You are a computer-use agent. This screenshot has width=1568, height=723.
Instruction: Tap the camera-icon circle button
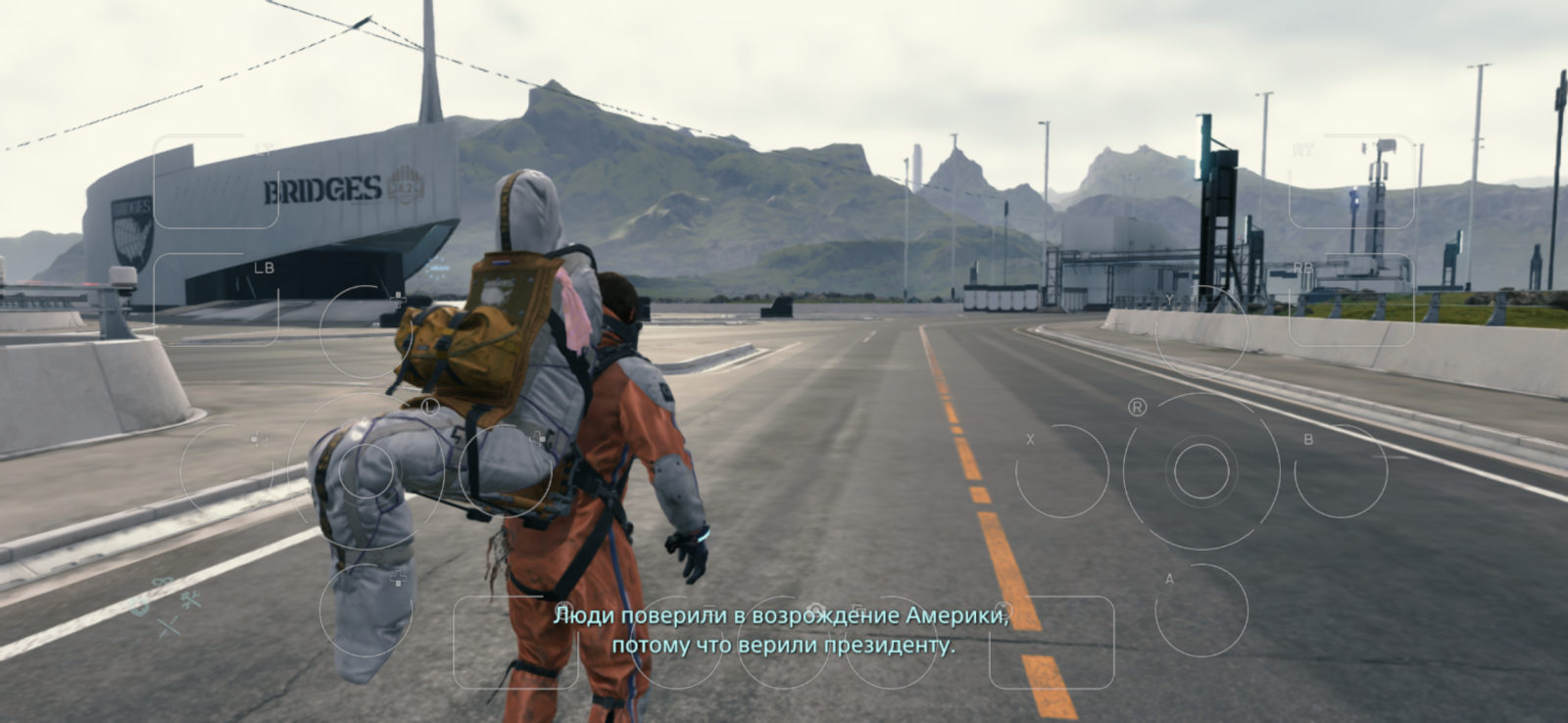784,642
